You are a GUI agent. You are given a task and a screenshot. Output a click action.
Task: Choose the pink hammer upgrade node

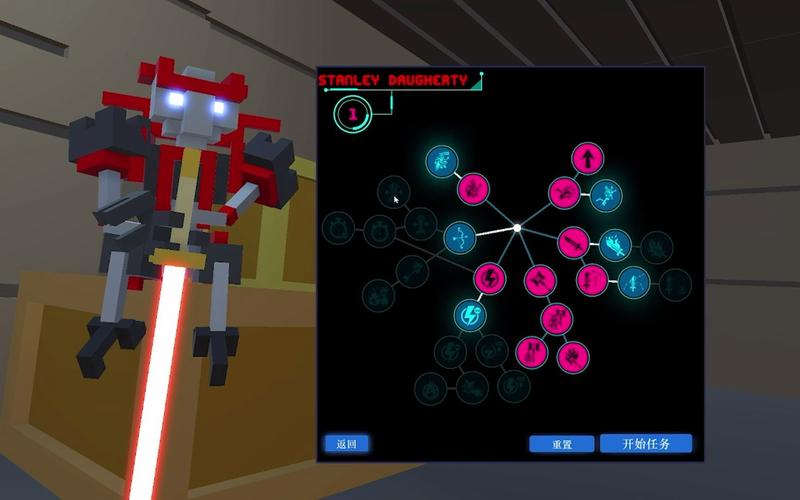coord(539,276)
